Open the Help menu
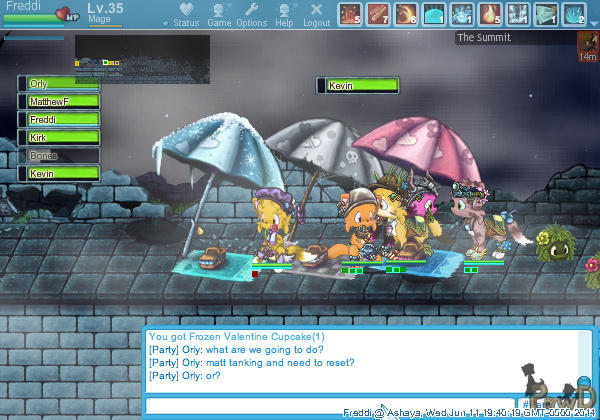The width and height of the screenshot is (600, 420). click(x=285, y=14)
